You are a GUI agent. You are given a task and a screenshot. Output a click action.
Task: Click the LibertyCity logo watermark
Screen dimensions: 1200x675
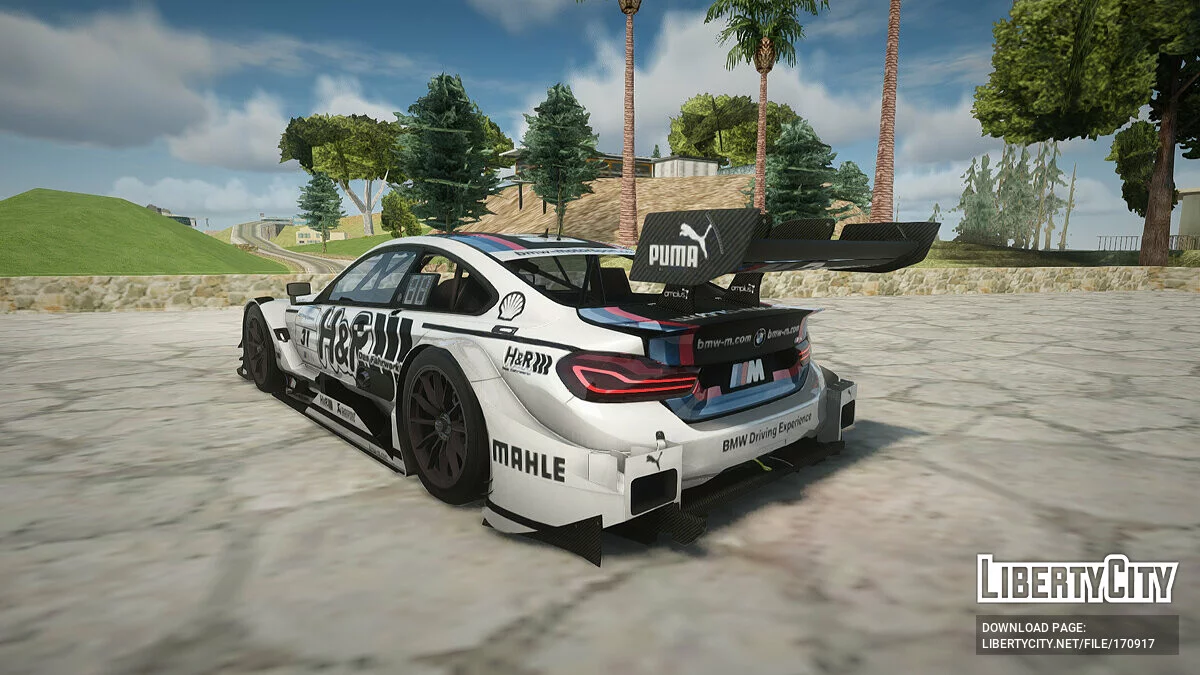click(1077, 579)
